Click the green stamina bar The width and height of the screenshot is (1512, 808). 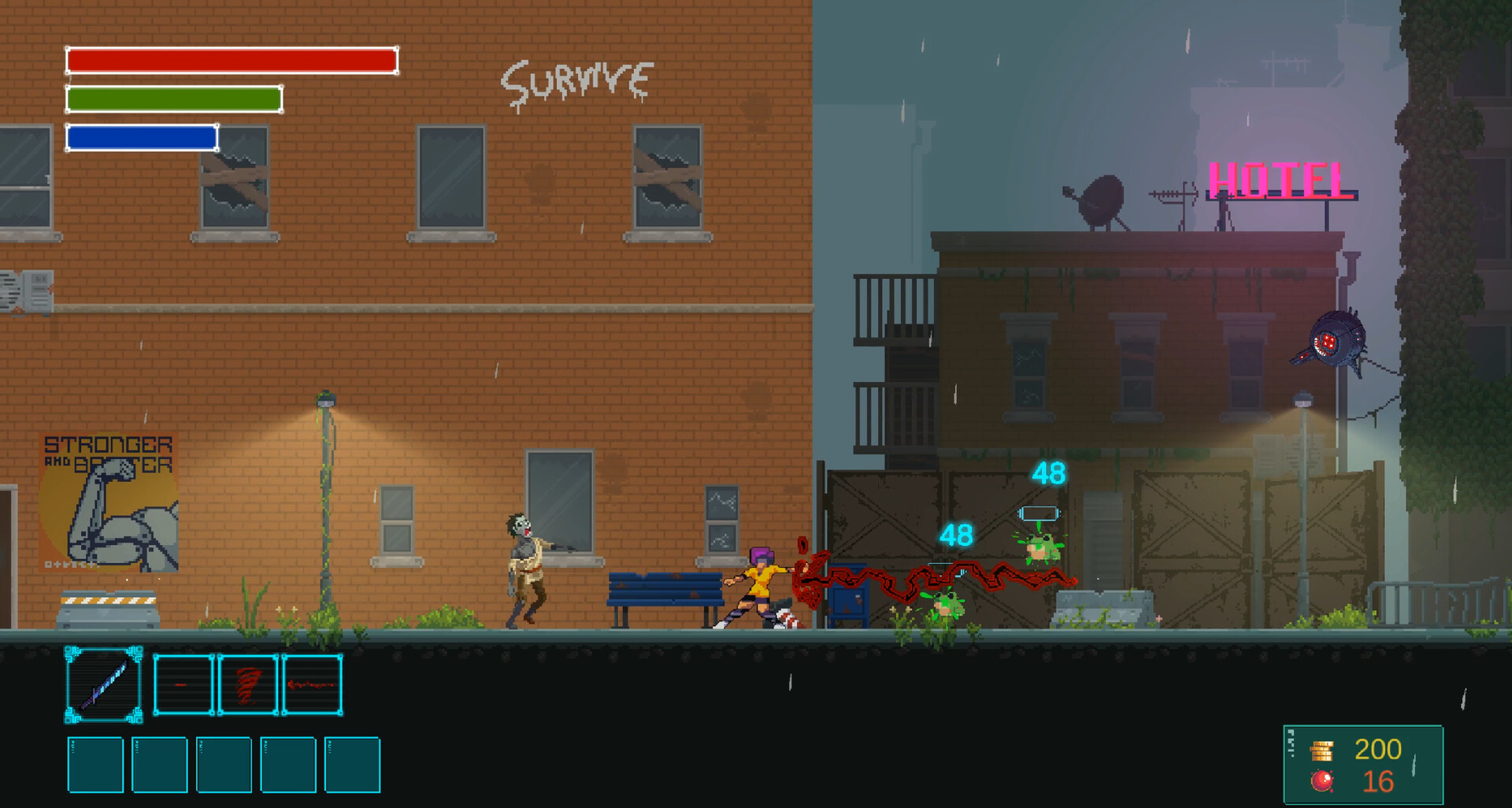tap(173, 98)
